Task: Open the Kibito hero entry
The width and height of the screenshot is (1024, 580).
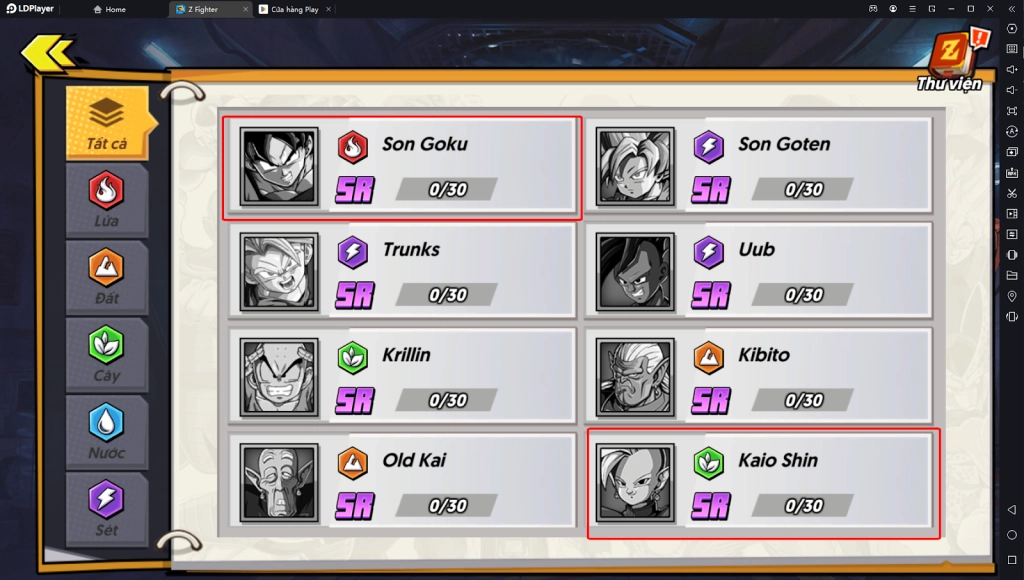Action: (758, 377)
